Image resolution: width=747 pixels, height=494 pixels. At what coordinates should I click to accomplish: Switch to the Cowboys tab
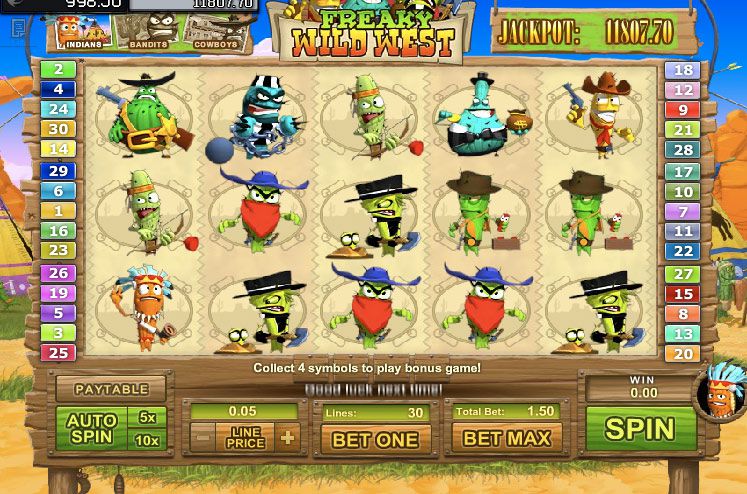(x=214, y=32)
